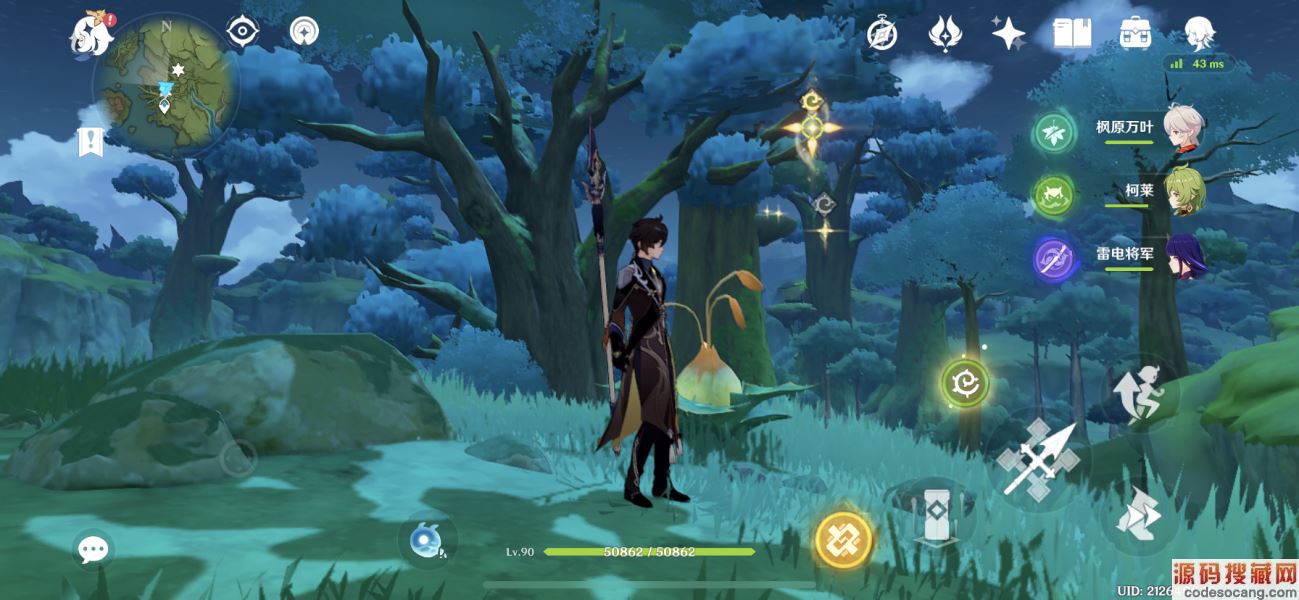Image resolution: width=1299 pixels, height=600 pixels.
Task: Open the four-pointed star events icon
Action: coord(1008,34)
